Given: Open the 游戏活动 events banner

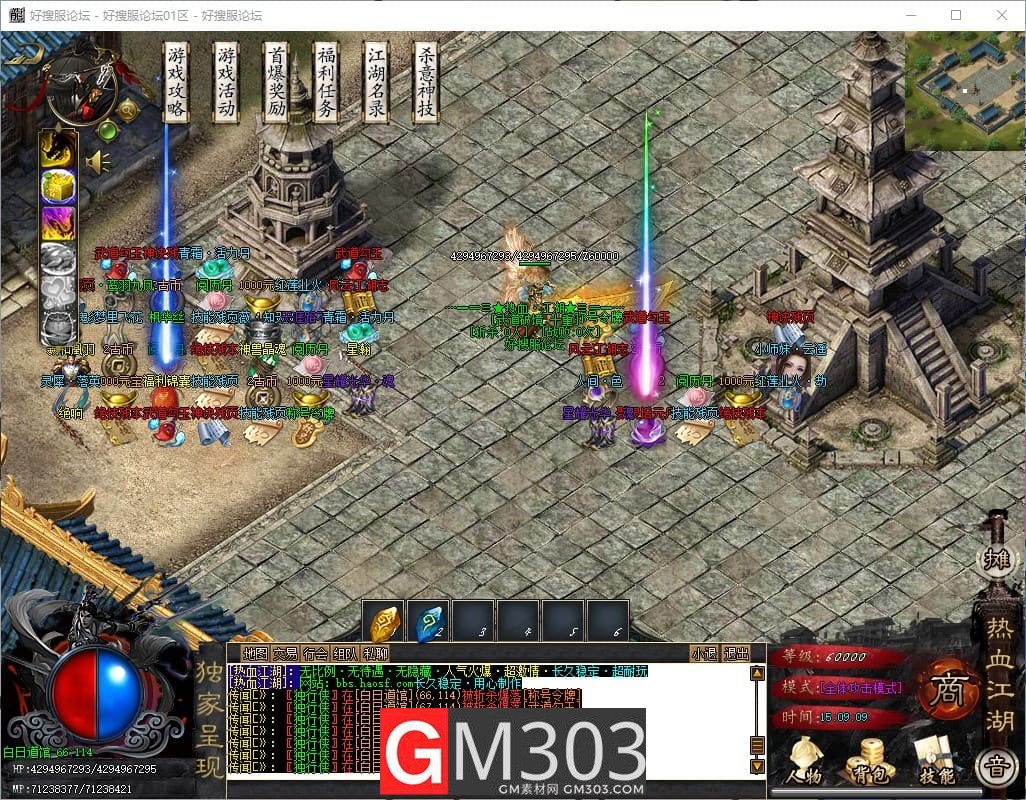Looking at the screenshot, I should (x=226, y=82).
